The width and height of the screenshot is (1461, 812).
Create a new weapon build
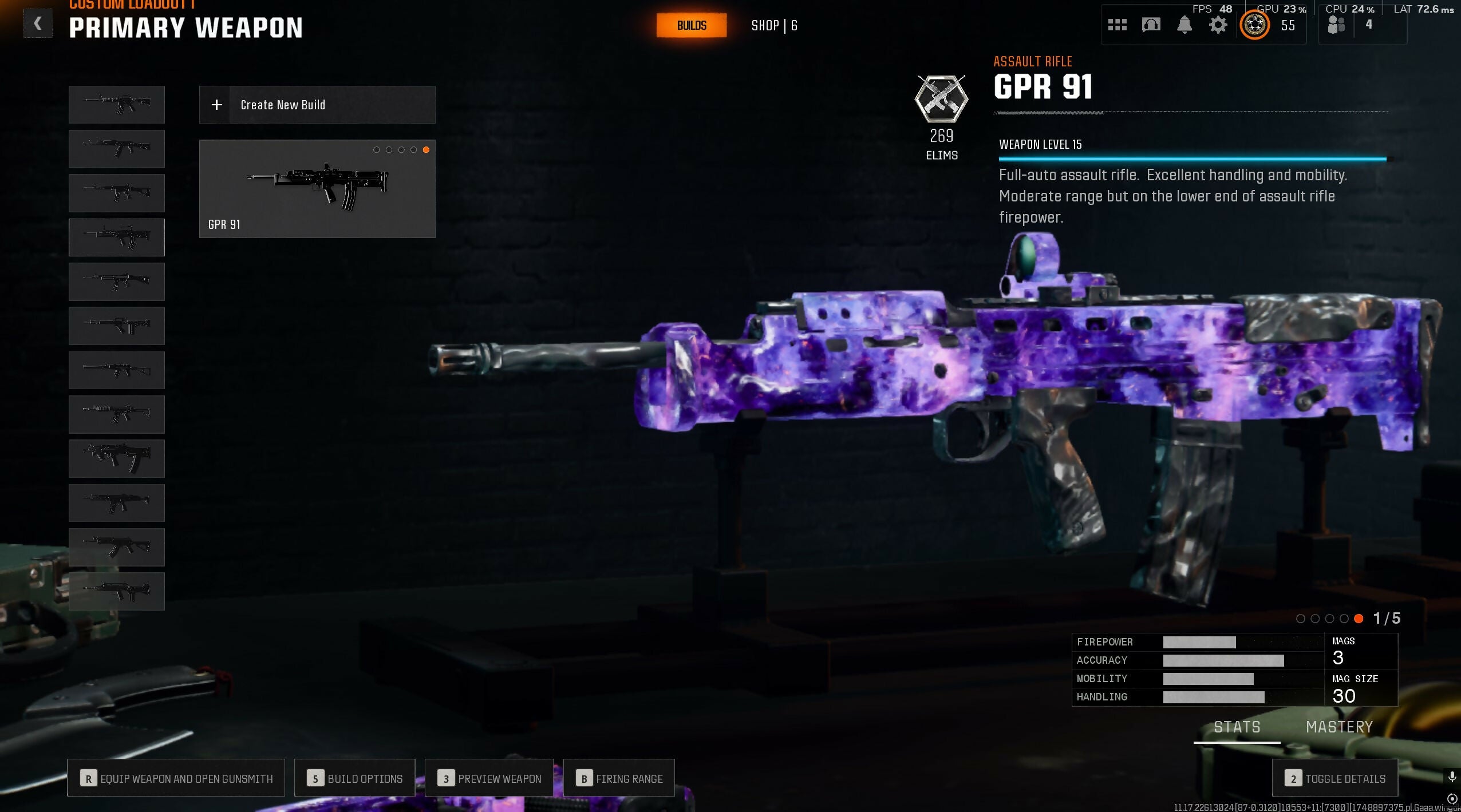point(317,105)
